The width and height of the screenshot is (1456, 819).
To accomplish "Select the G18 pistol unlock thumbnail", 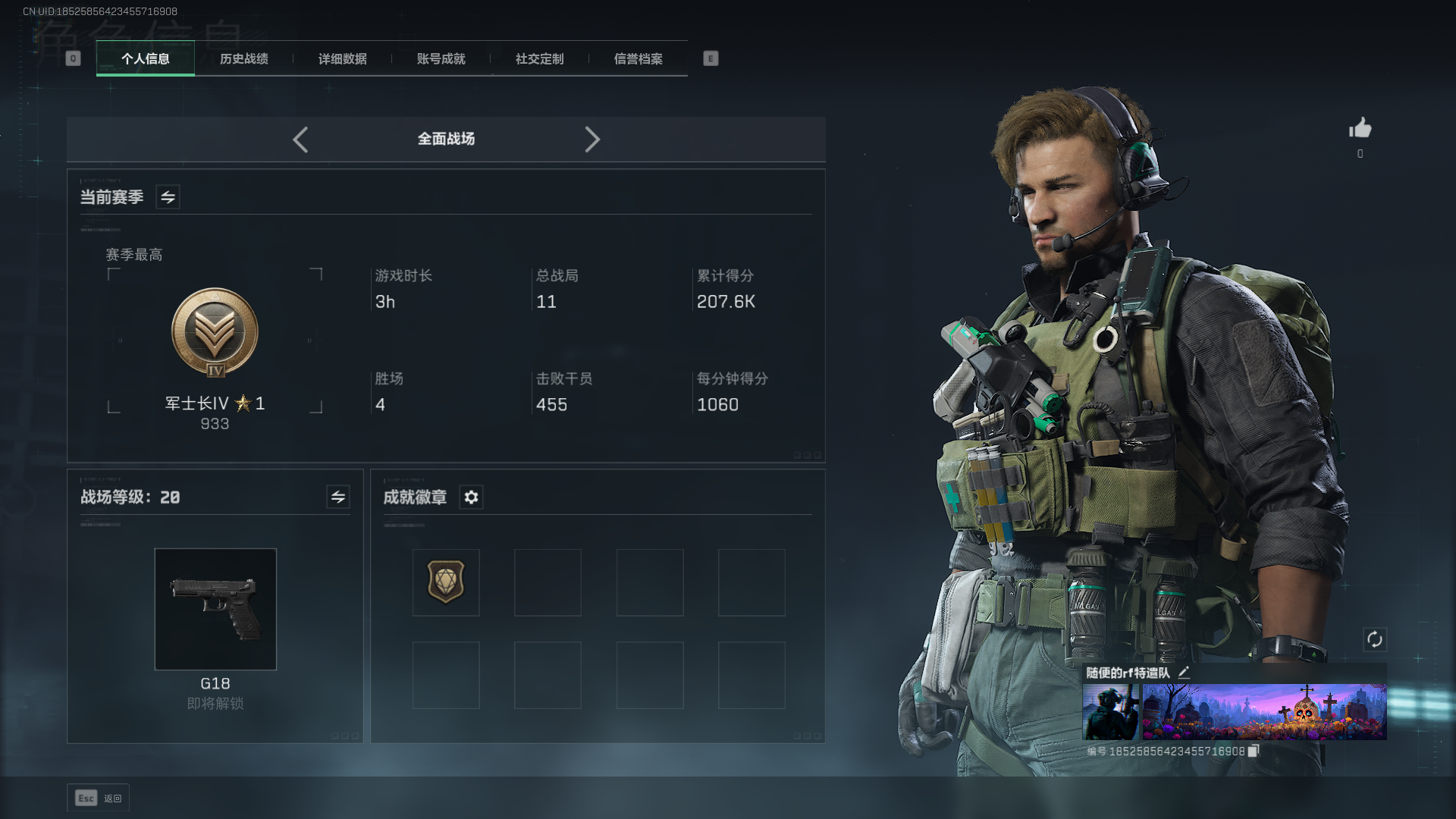I will coord(215,609).
